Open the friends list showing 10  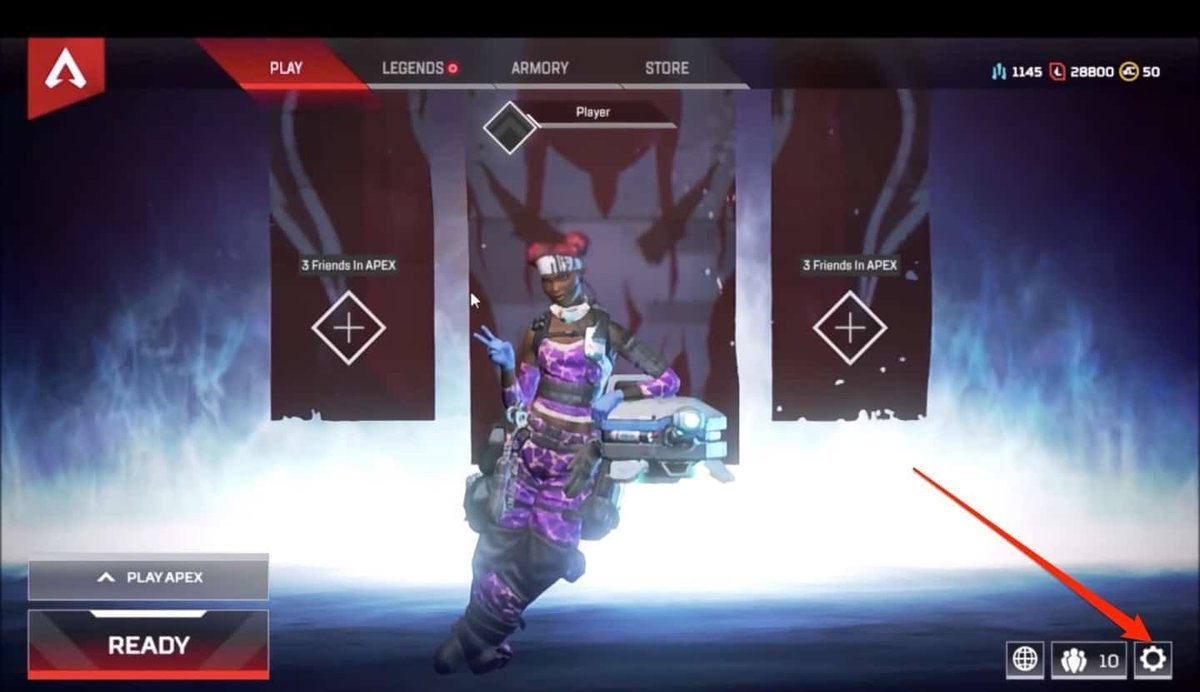point(1089,659)
